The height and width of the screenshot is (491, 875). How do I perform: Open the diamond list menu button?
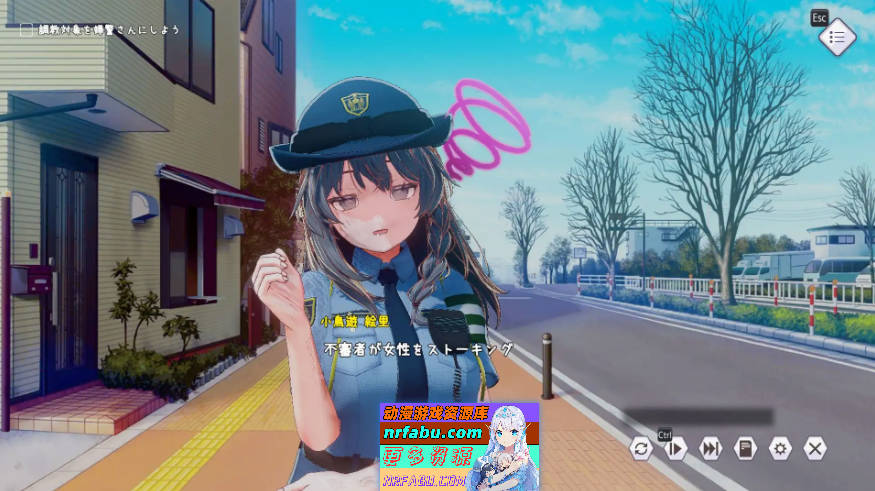click(x=837, y=37)
